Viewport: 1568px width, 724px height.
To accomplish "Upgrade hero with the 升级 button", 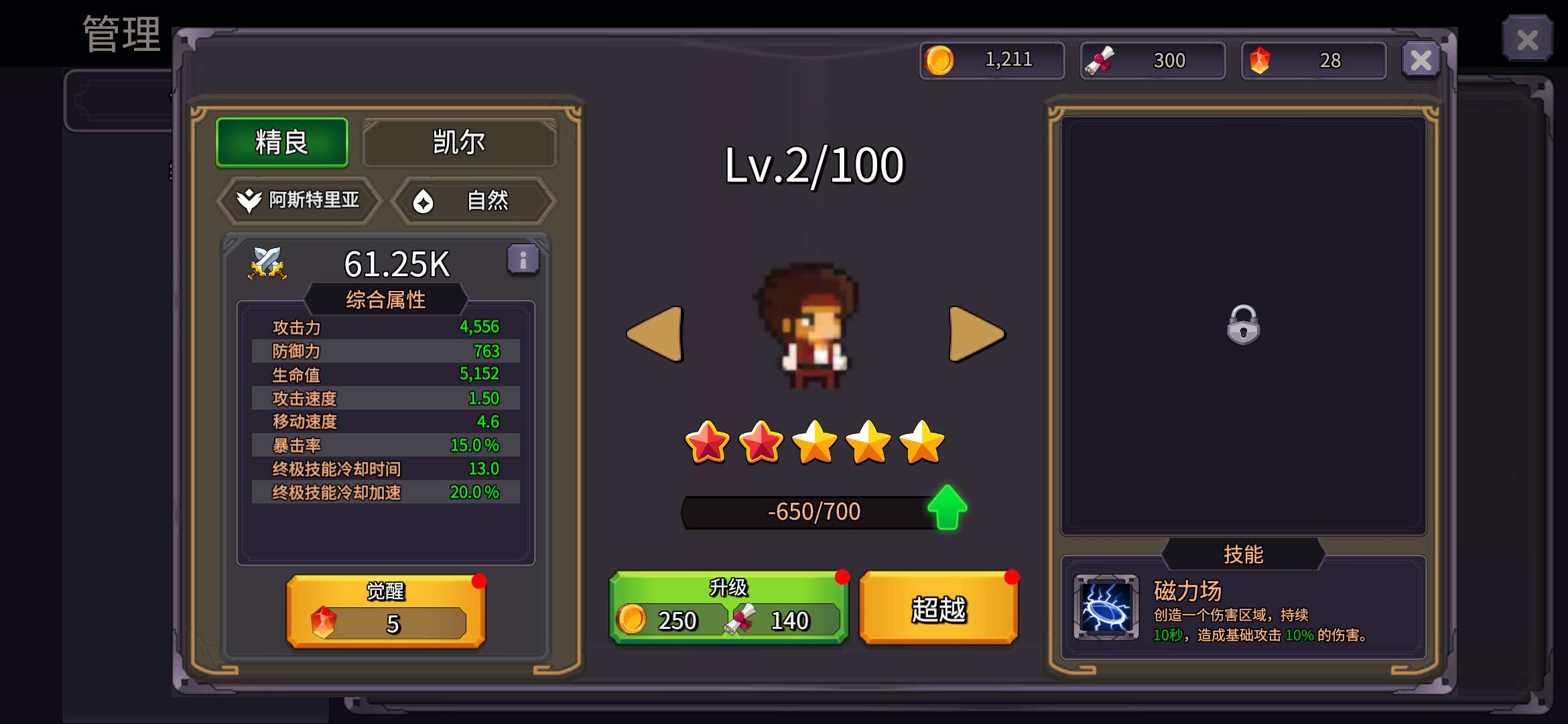I will pyautogui.click(x=728, y=608).
